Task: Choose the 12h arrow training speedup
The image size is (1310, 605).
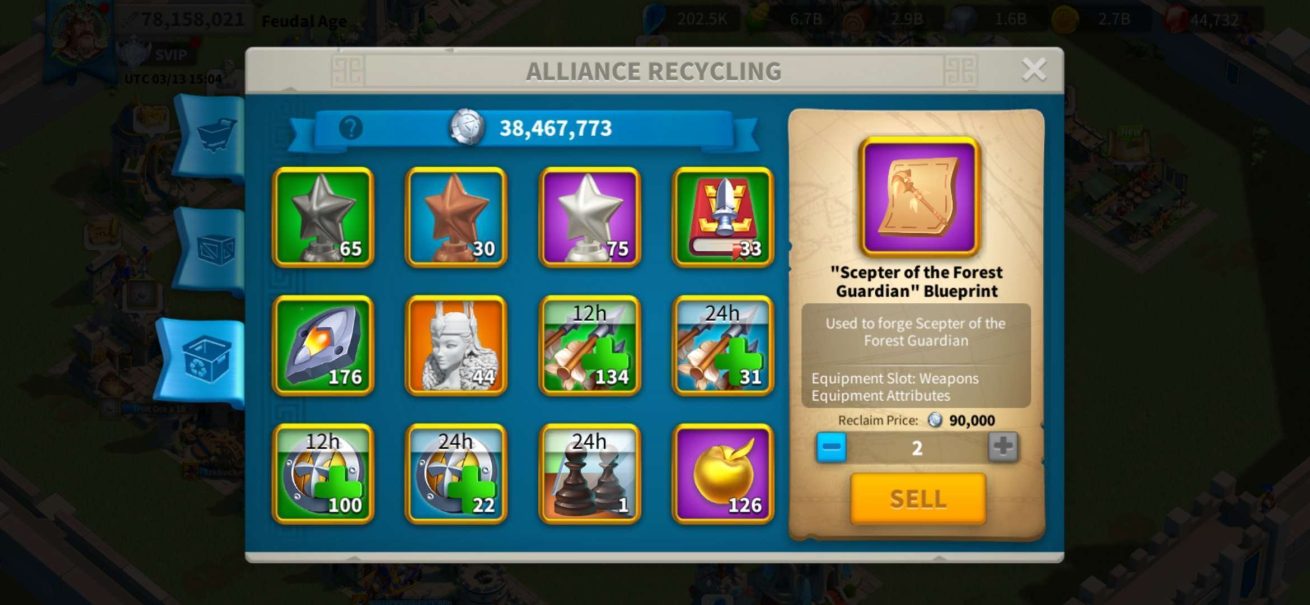Action: tap(589, 345)
